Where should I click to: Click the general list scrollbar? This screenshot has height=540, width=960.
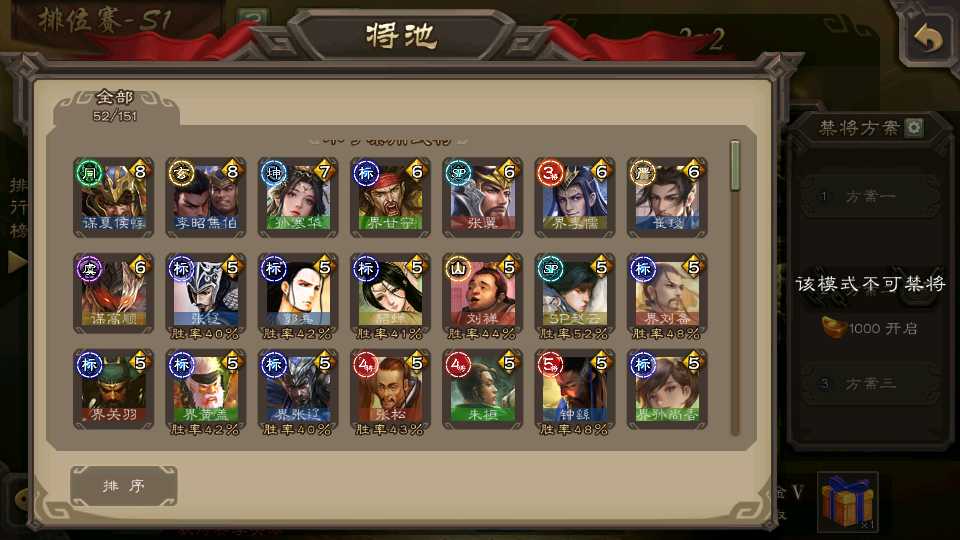click(x=736, y=166)
